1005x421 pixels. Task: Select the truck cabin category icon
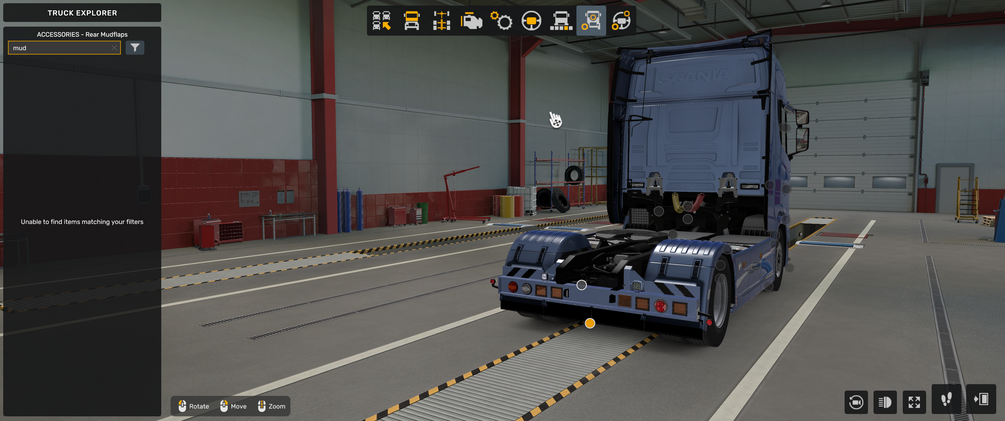coord(411,21)
